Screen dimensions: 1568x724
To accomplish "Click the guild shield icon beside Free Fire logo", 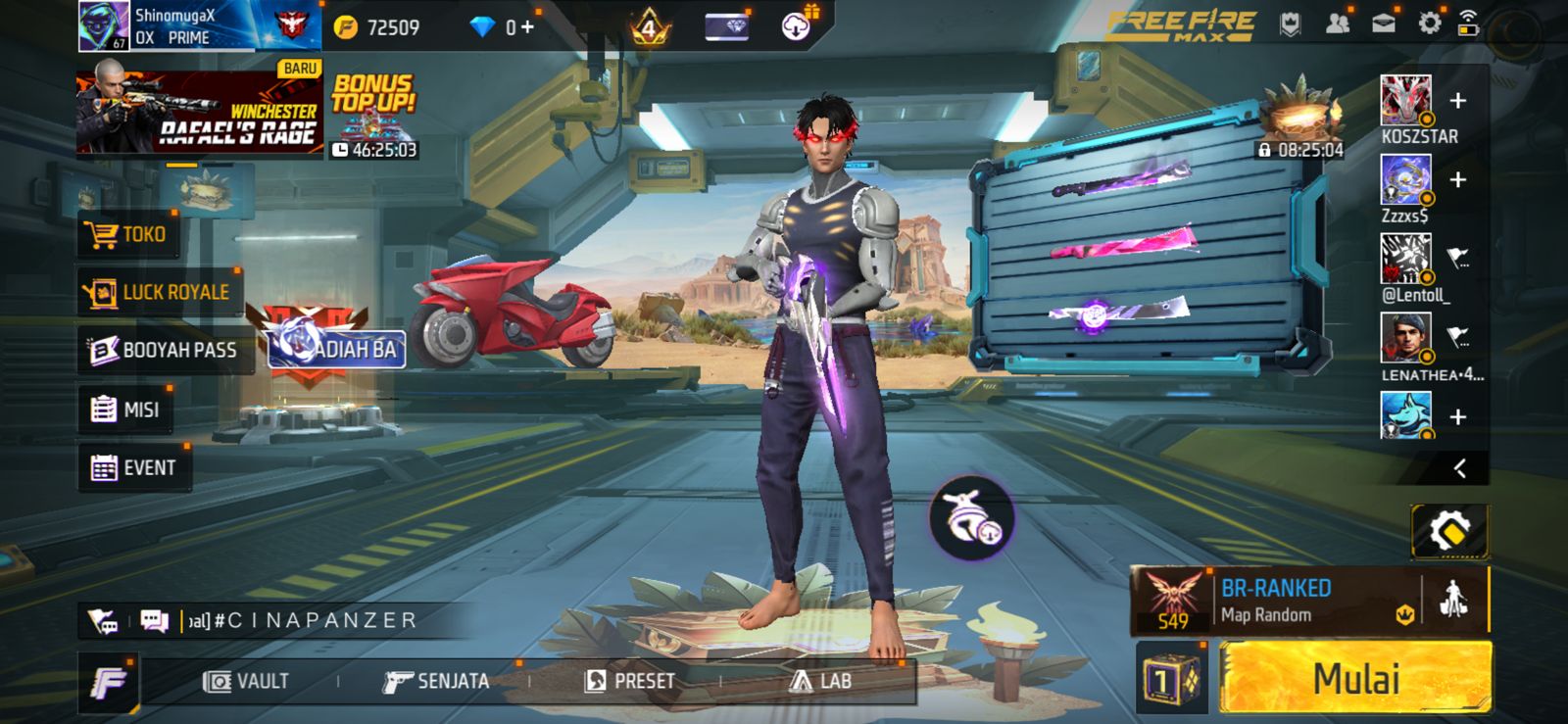I will click(x=1292, y=22).
